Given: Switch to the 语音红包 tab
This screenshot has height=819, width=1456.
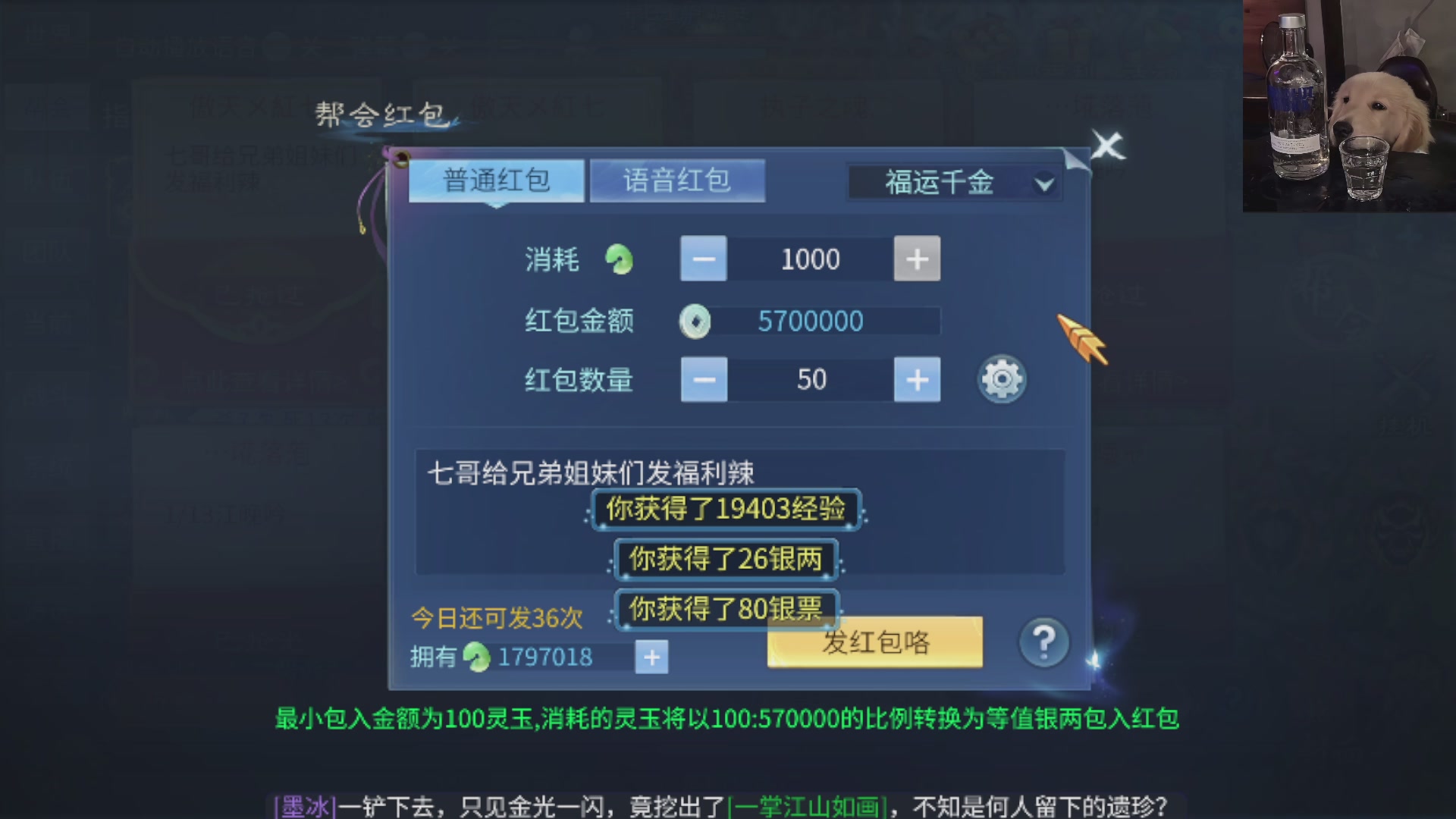Looking at the screenshot, I should (x=677, y=178).
